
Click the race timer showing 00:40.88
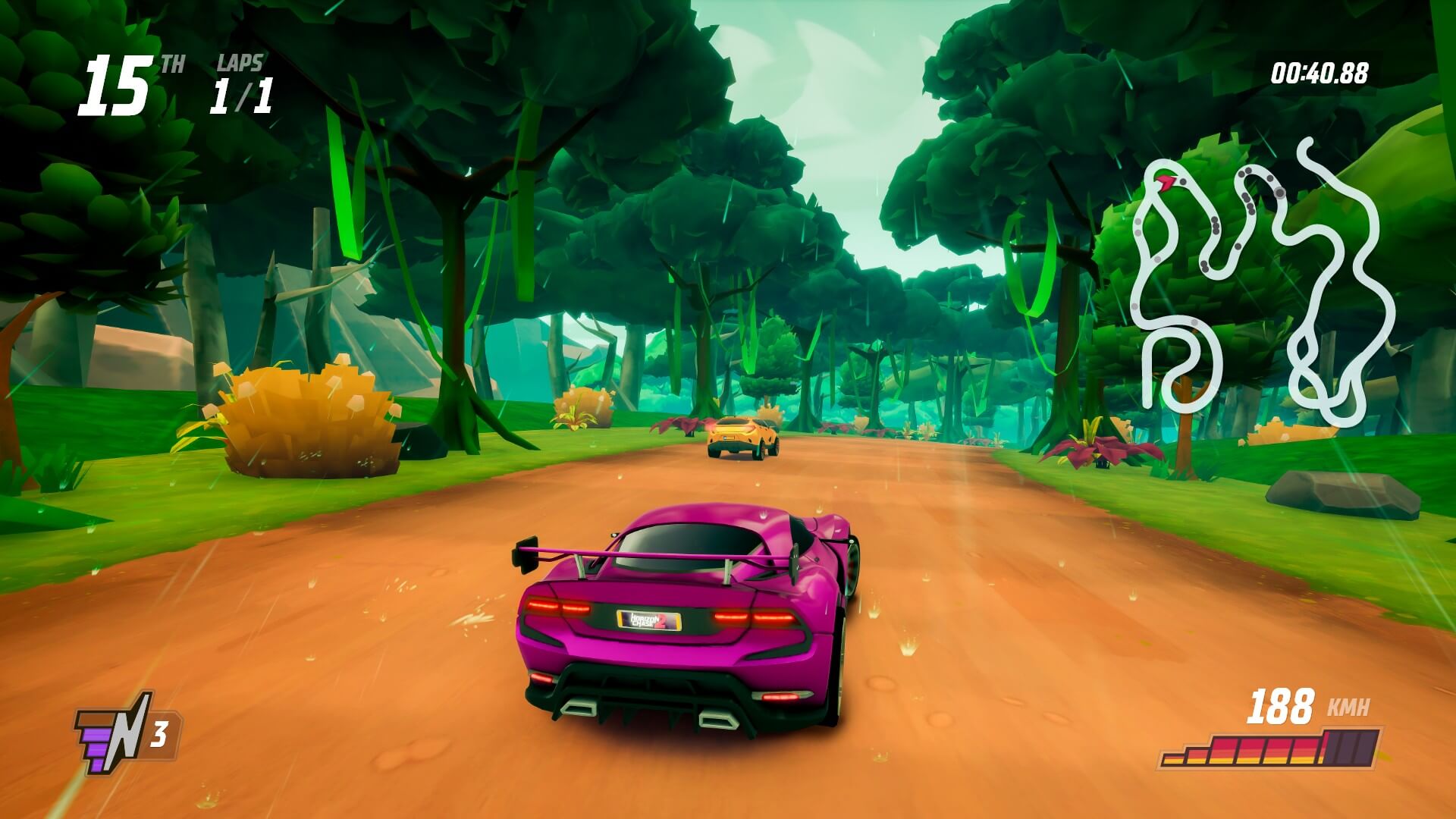1318,71
